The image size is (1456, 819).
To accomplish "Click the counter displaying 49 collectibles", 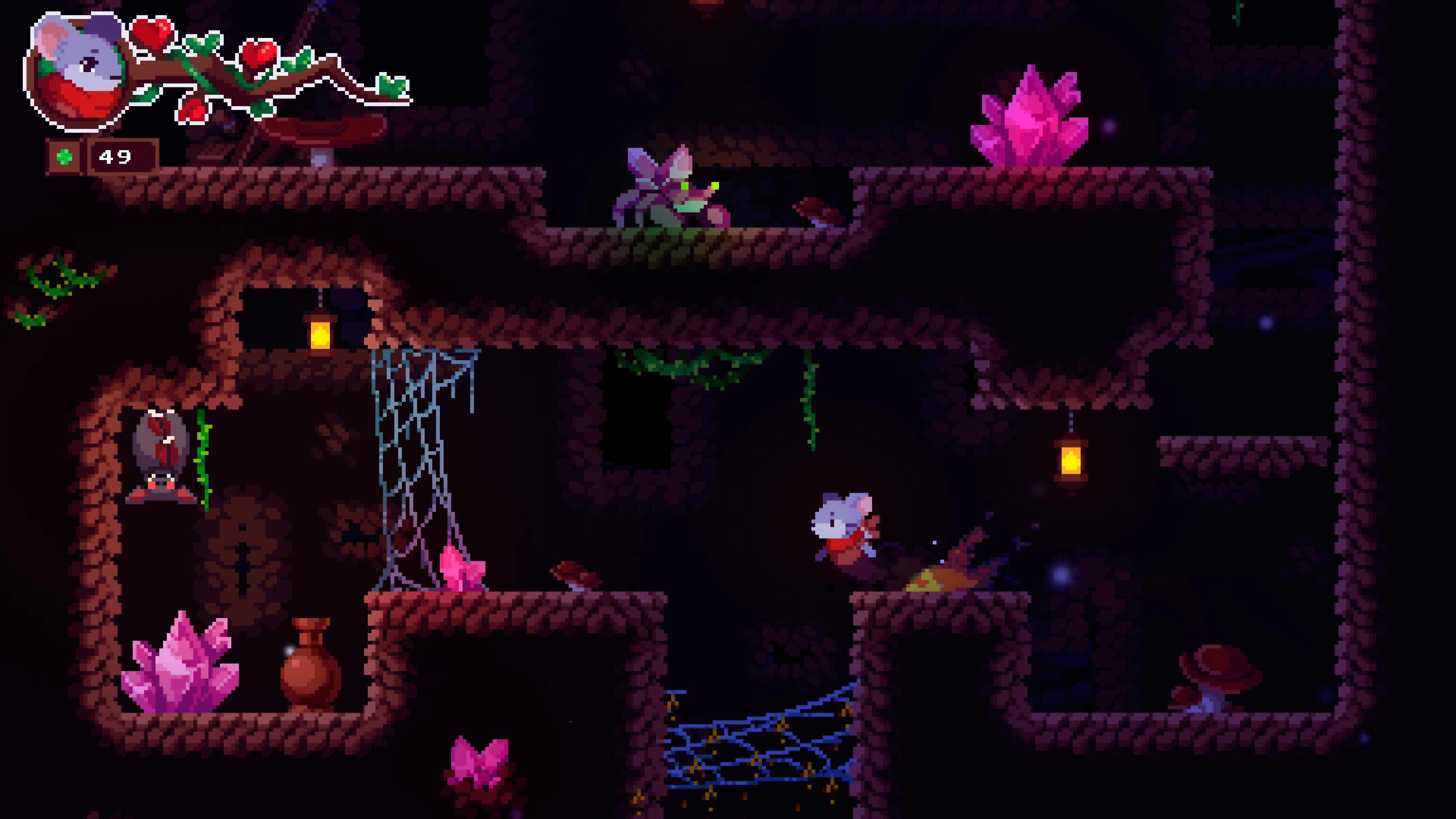I will point(116,156).
